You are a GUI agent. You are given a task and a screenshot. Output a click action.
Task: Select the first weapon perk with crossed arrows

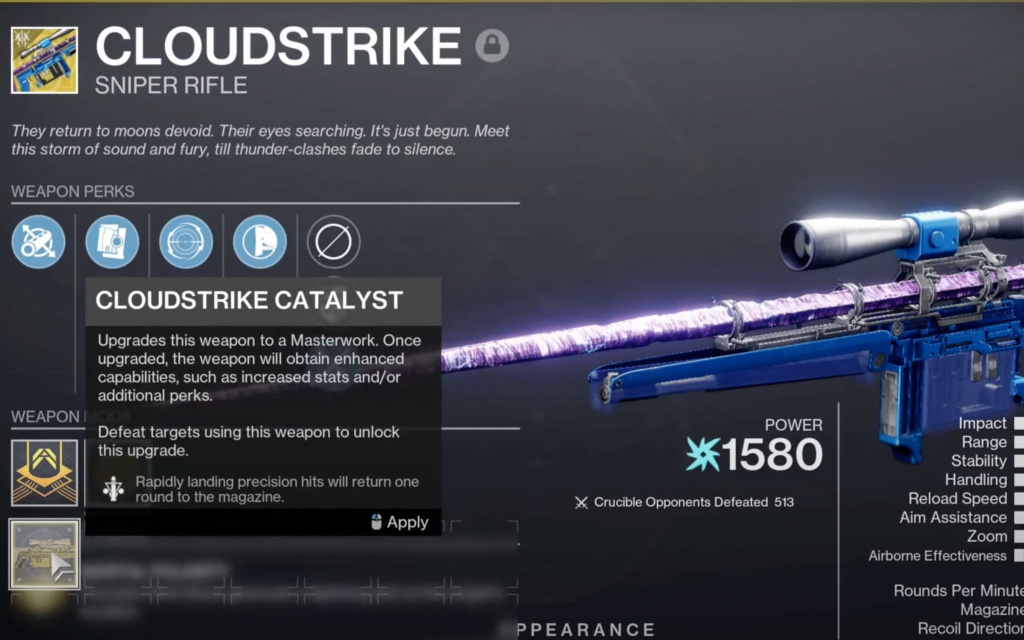pyautogui.click(x=39, y=242)
